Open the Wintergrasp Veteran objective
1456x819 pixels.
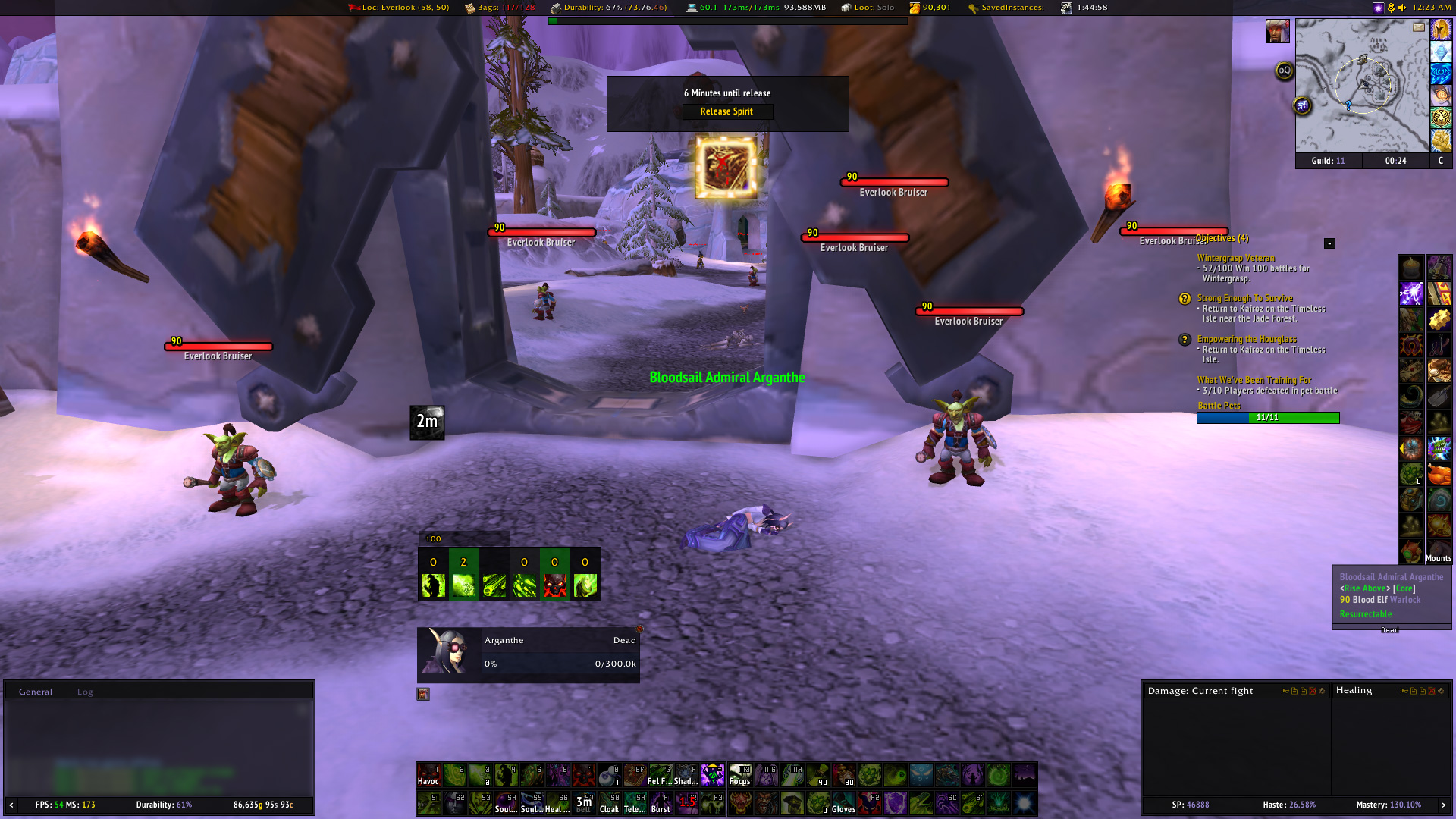tap(1236, 258)
